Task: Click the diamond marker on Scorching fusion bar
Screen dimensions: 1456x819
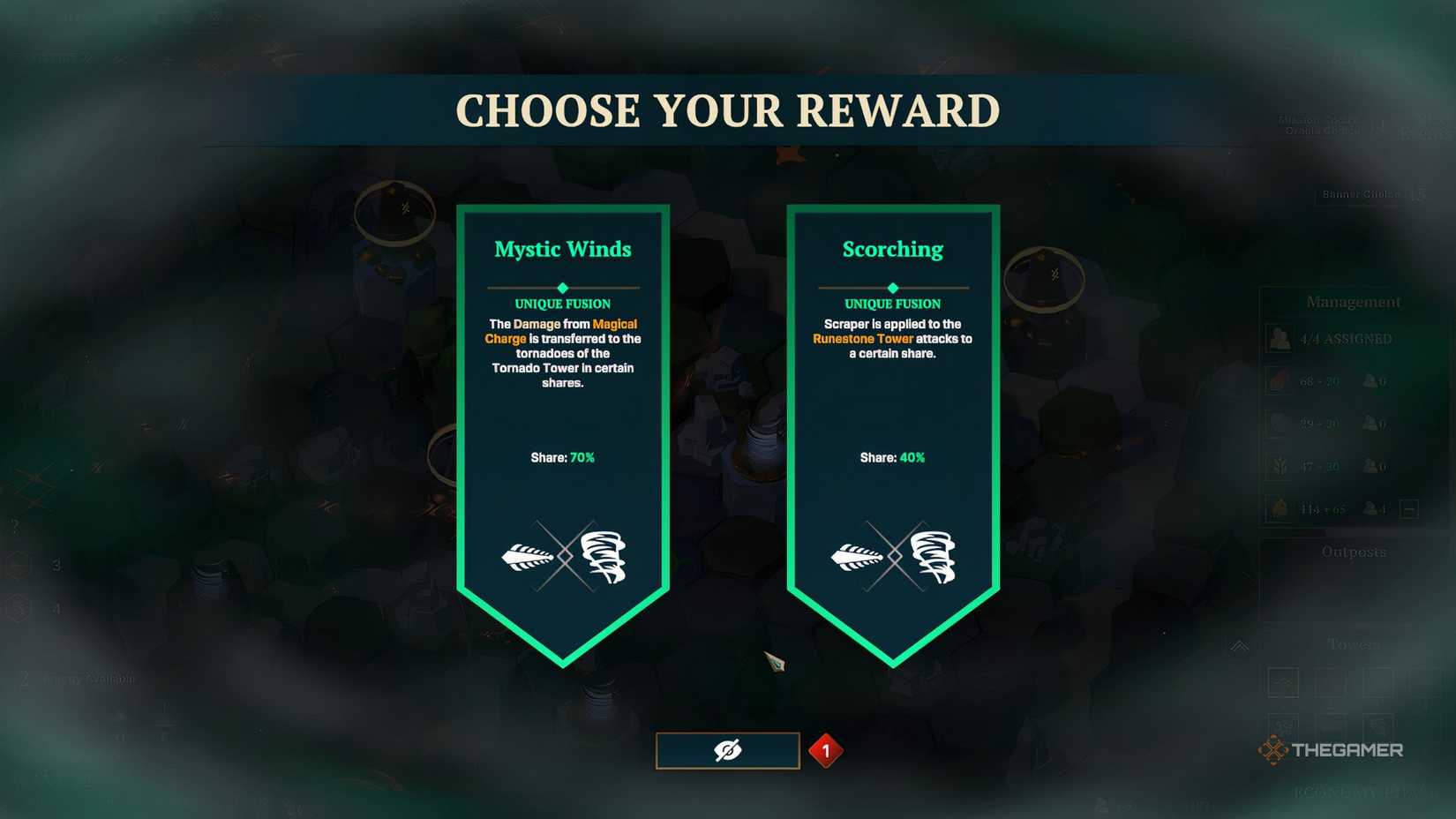Action: [892, 287]
